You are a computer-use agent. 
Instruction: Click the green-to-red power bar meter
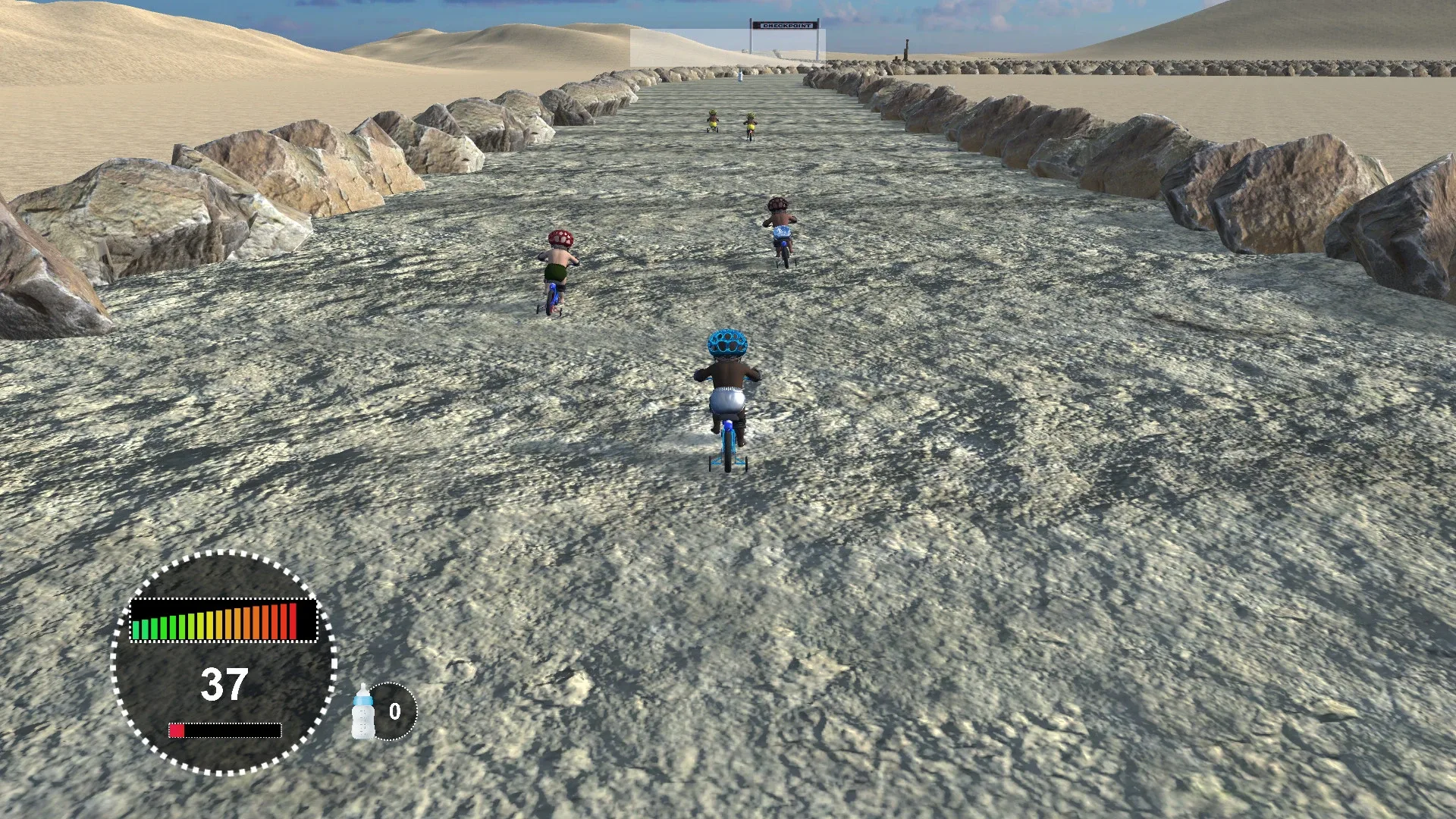click(225, 623)
